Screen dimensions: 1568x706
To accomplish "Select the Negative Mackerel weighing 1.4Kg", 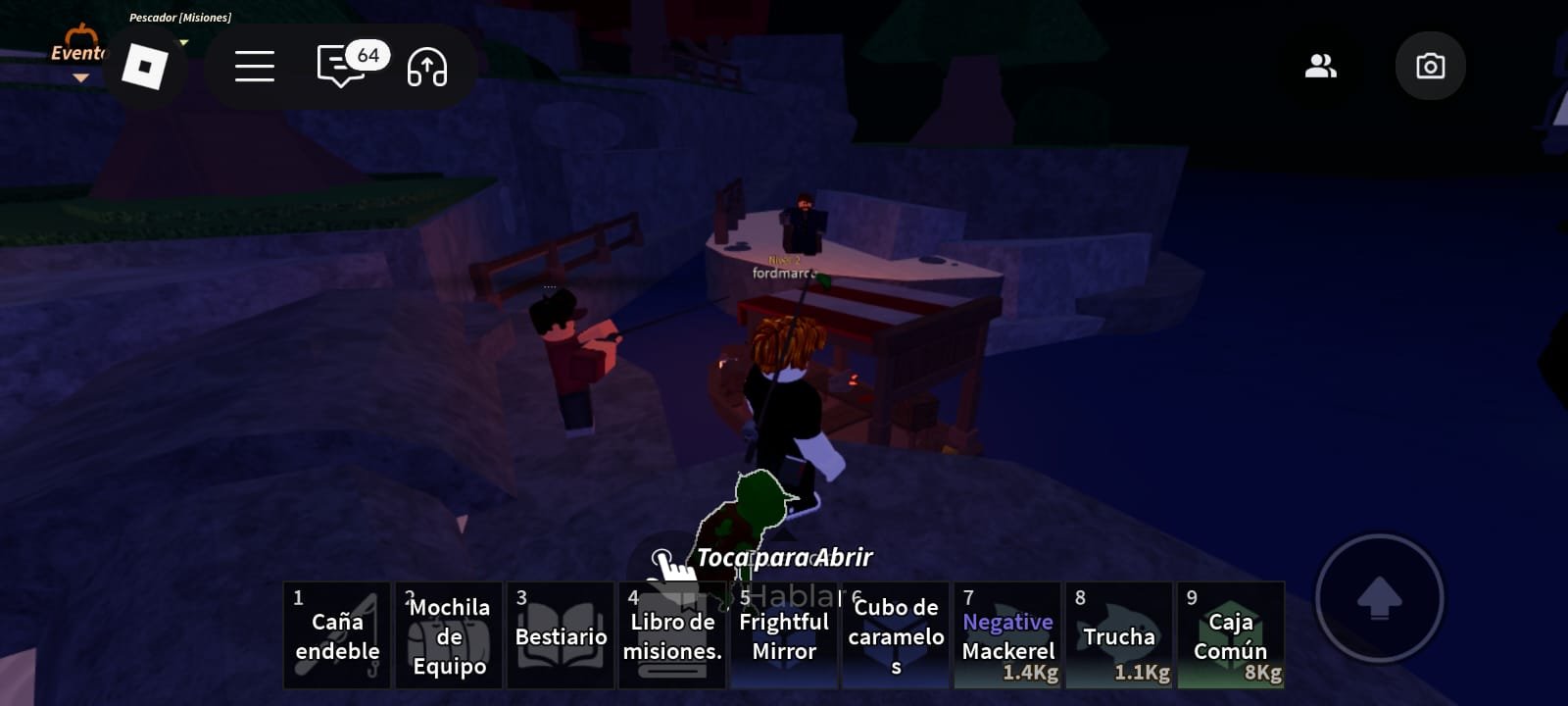I will tap(1007, 635).
